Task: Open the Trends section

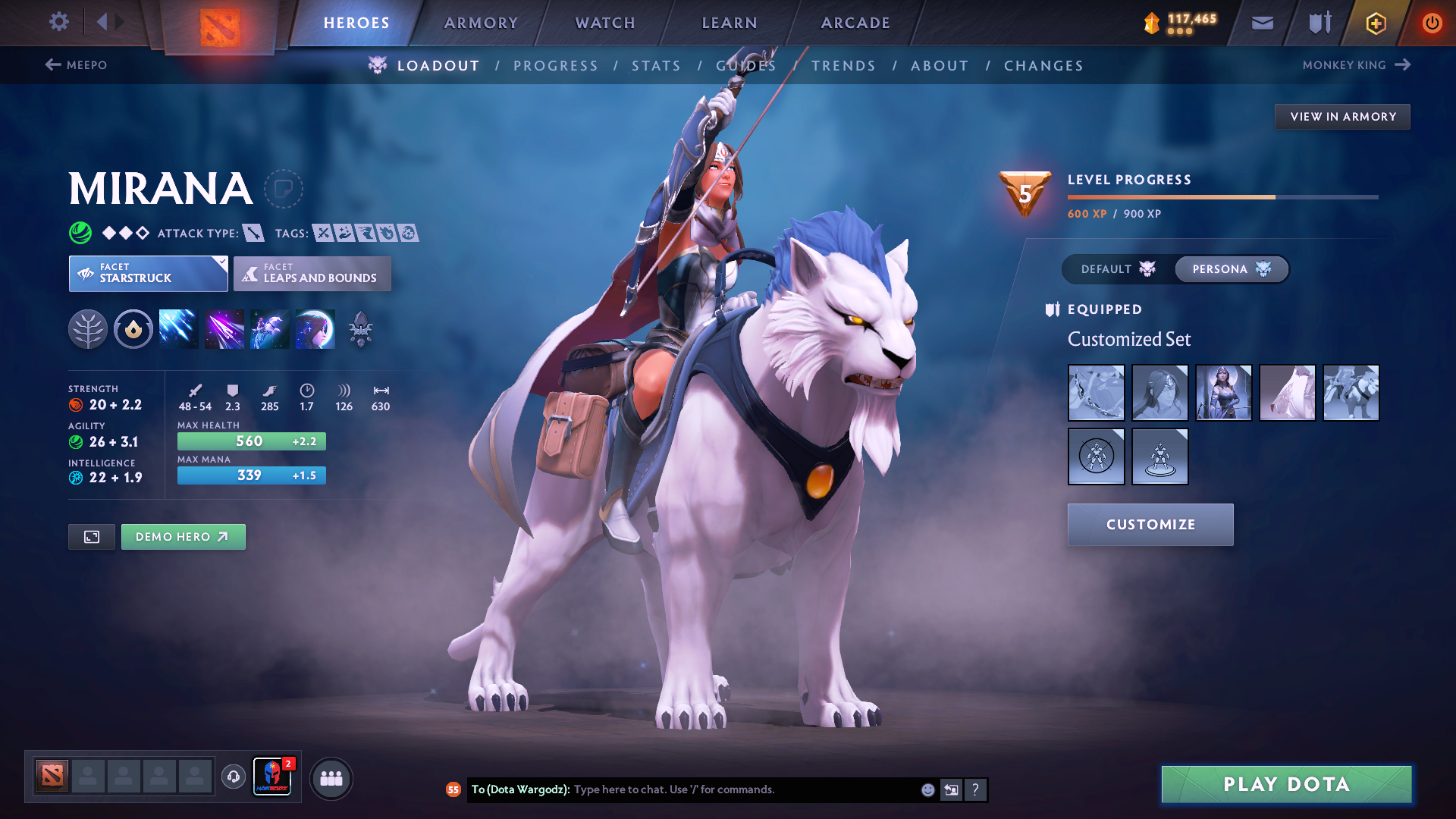Action: (x=843, y=66)
